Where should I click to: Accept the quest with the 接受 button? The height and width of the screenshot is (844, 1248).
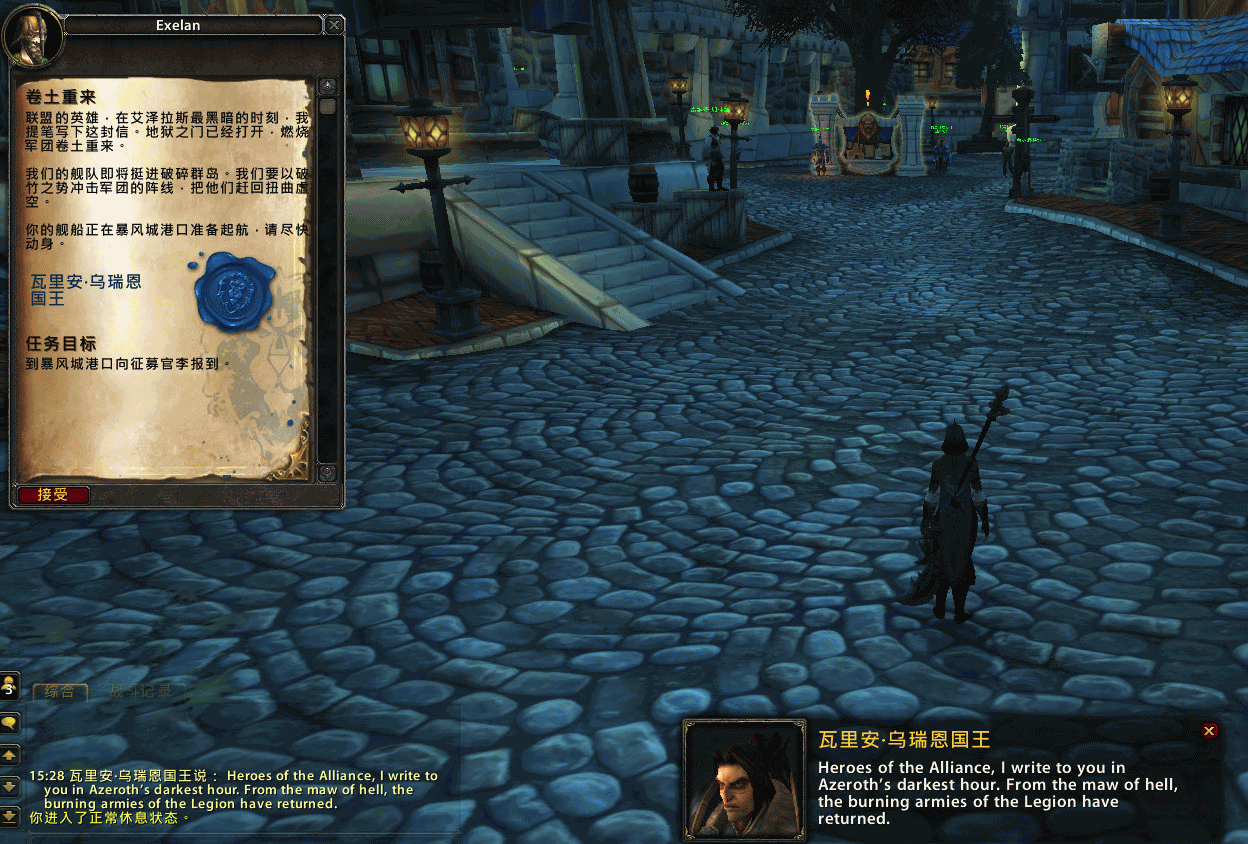pyautogui.click(x=53, y=495)
